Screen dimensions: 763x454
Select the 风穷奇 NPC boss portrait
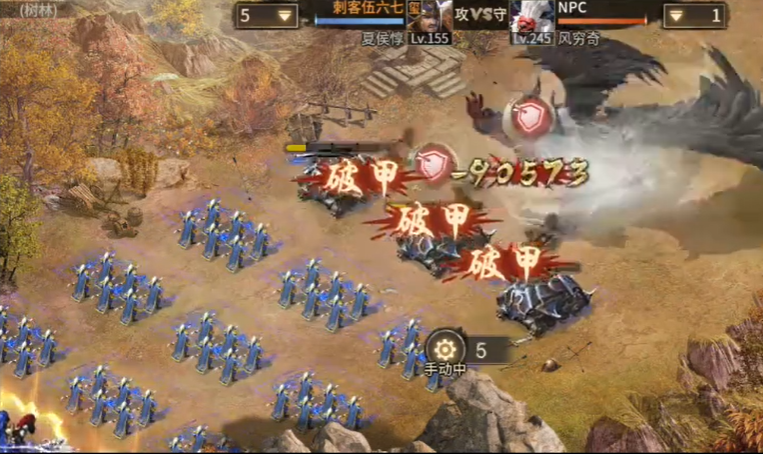click(531, 17)
